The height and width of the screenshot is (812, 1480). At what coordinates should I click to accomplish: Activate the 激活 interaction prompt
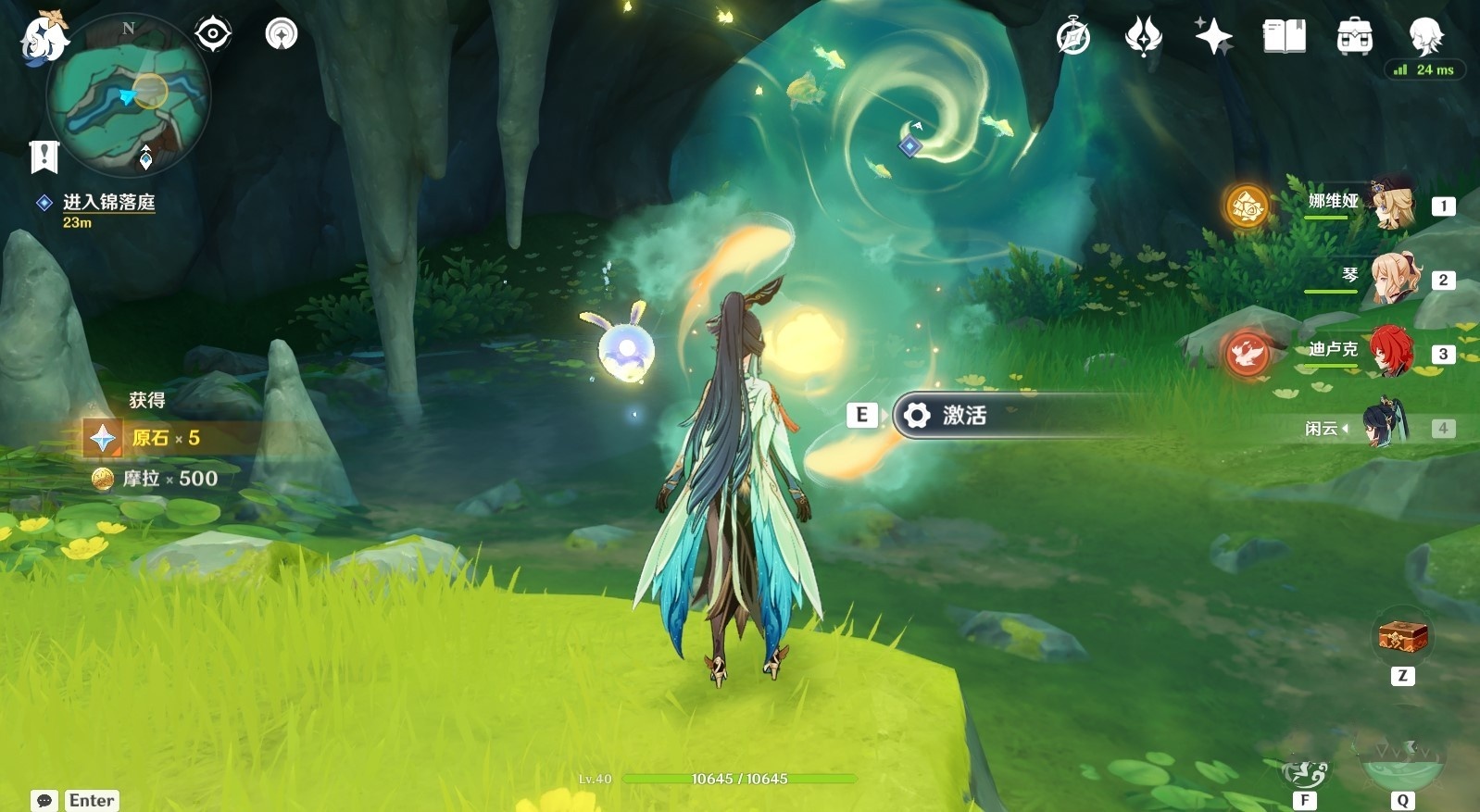[x=963, y=416]
